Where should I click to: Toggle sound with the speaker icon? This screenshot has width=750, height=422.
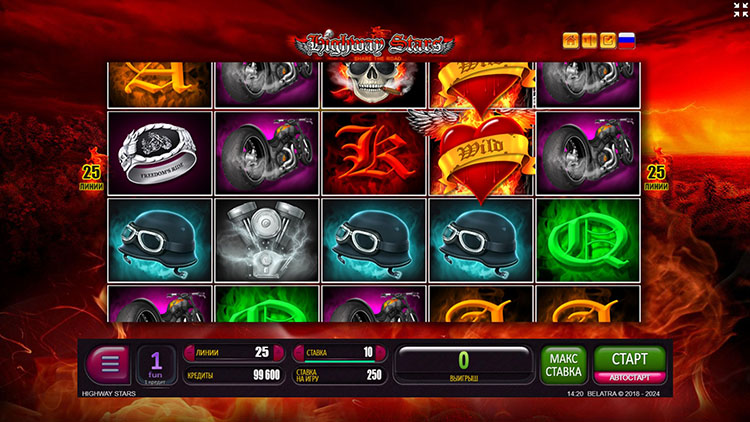589,41
